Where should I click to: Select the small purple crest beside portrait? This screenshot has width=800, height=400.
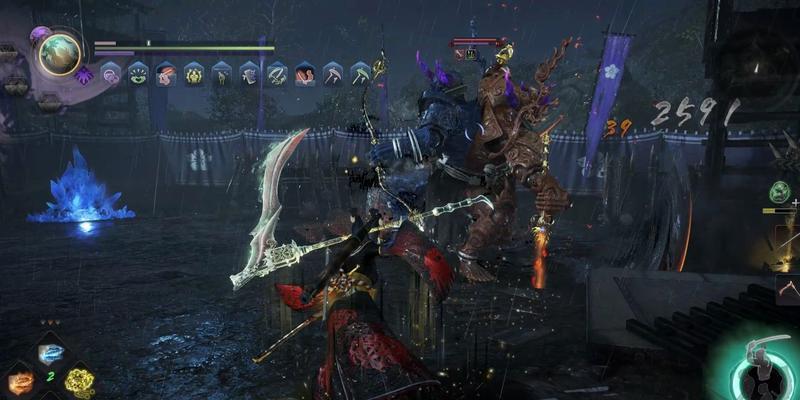[x=85, y=74]
